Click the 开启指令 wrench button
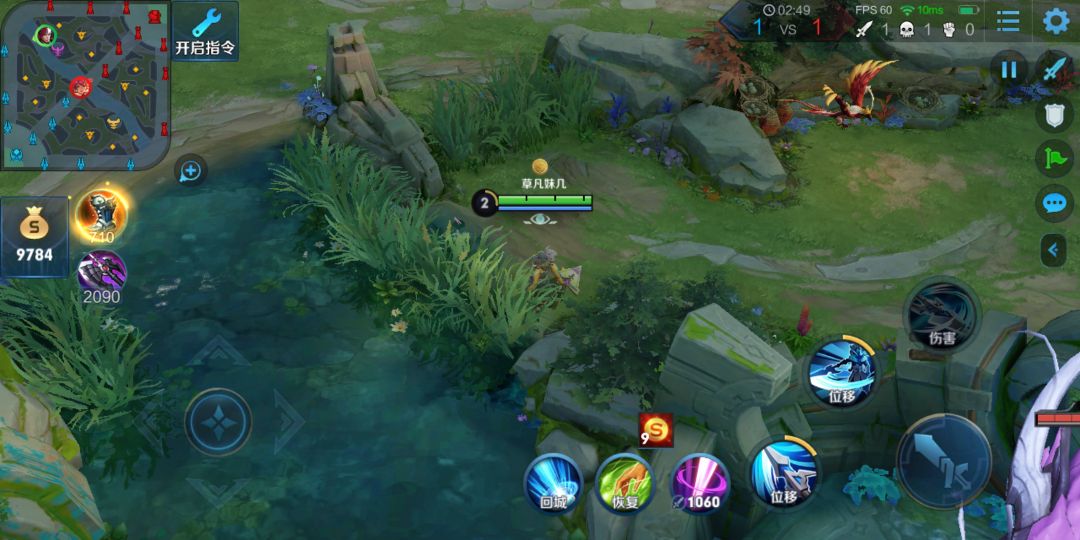The height and width of the screenshot is (540, 1080). click(205, 31)
